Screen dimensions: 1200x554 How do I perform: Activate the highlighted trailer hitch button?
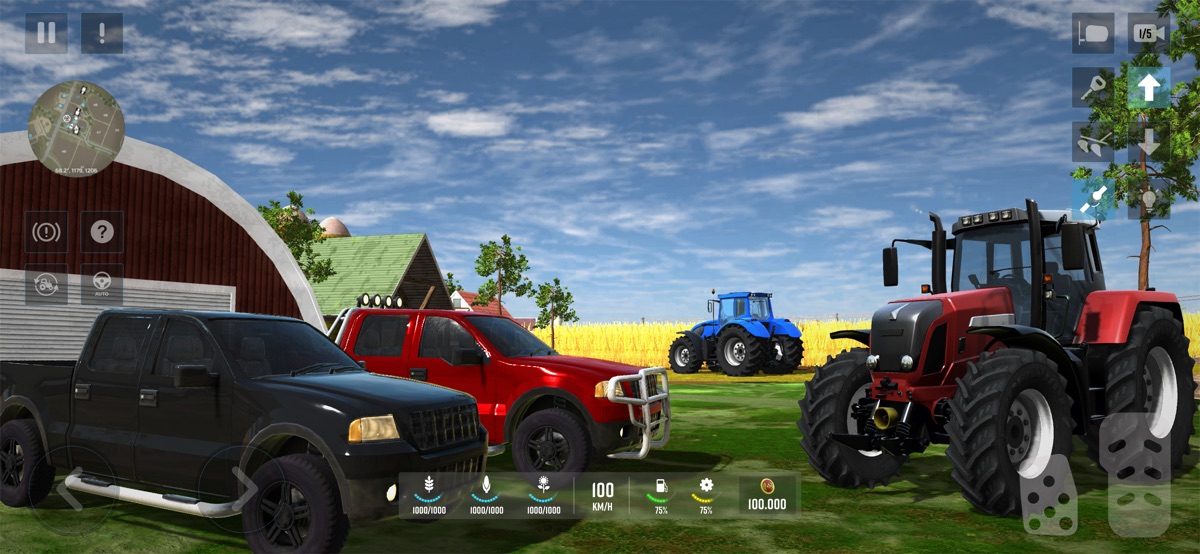tap(1093, 198)
